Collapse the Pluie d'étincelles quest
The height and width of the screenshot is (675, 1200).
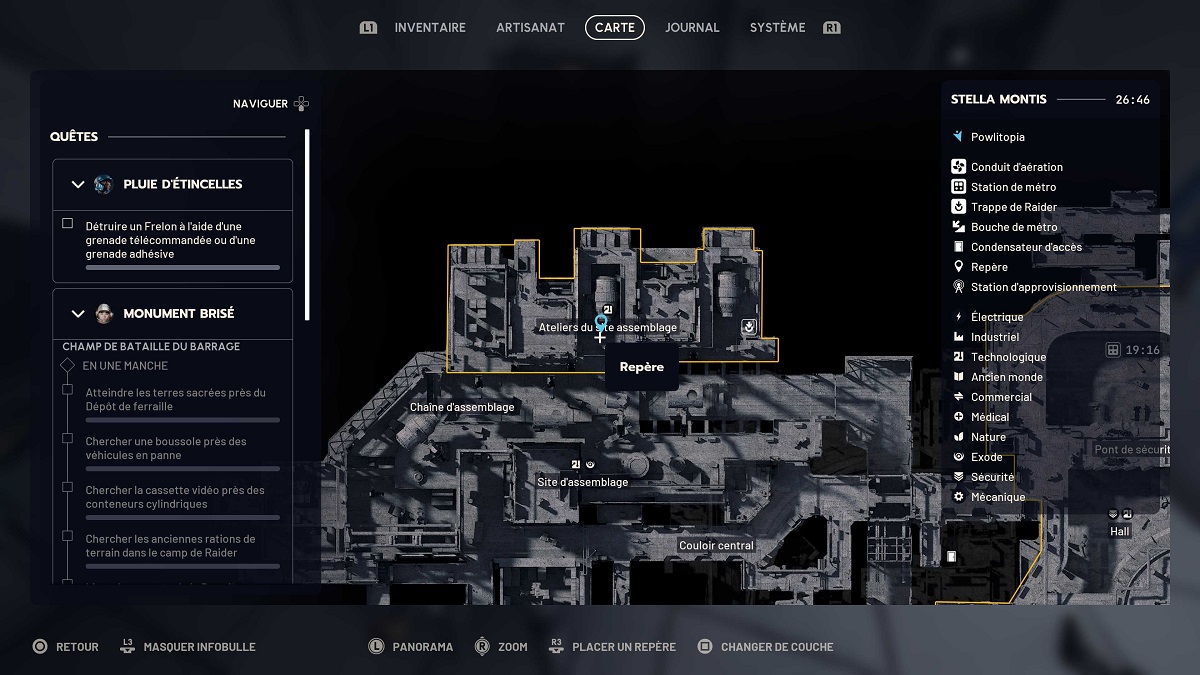point(78,184)
